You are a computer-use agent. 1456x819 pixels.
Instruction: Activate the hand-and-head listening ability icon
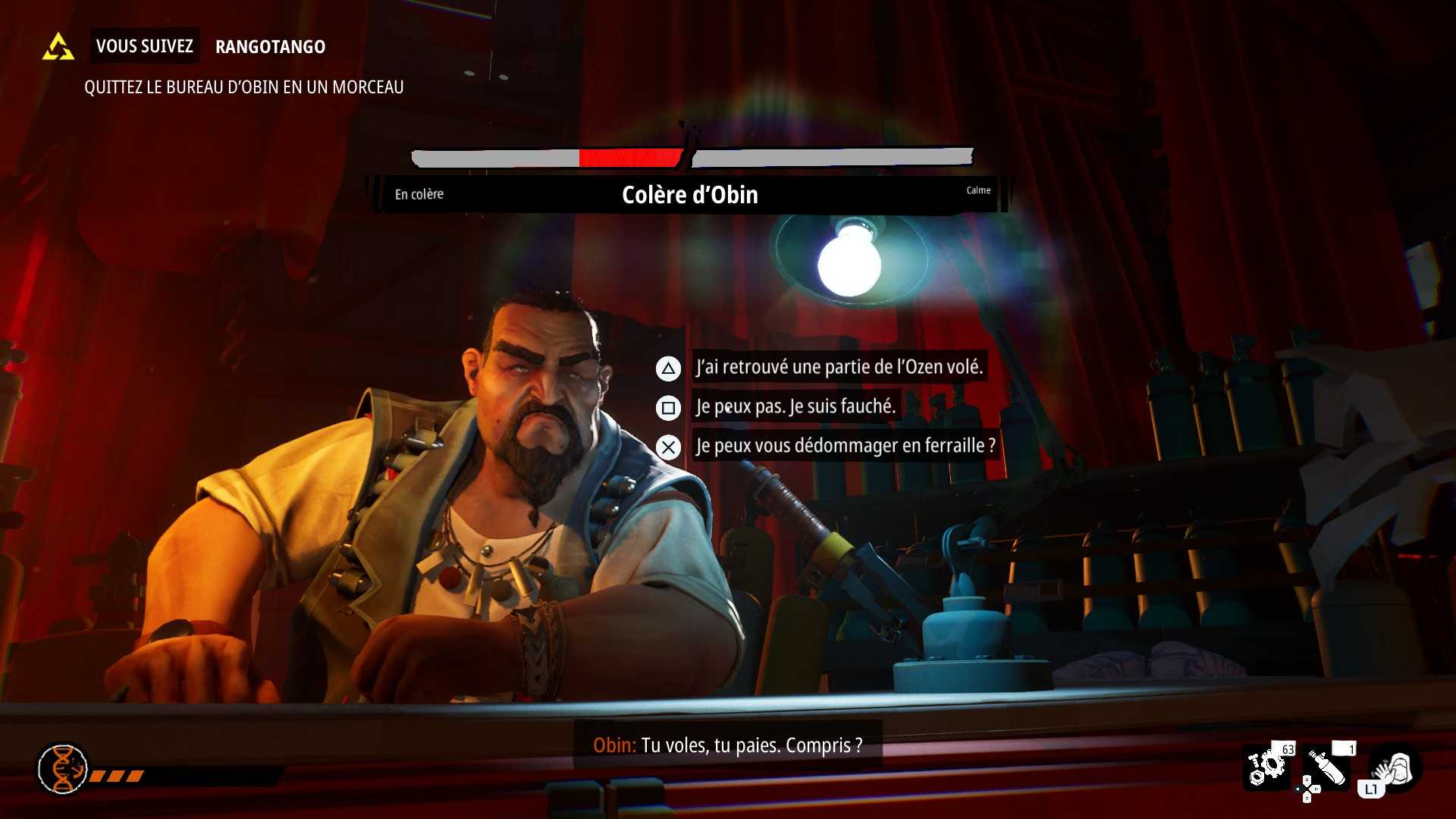point(1394,769)
